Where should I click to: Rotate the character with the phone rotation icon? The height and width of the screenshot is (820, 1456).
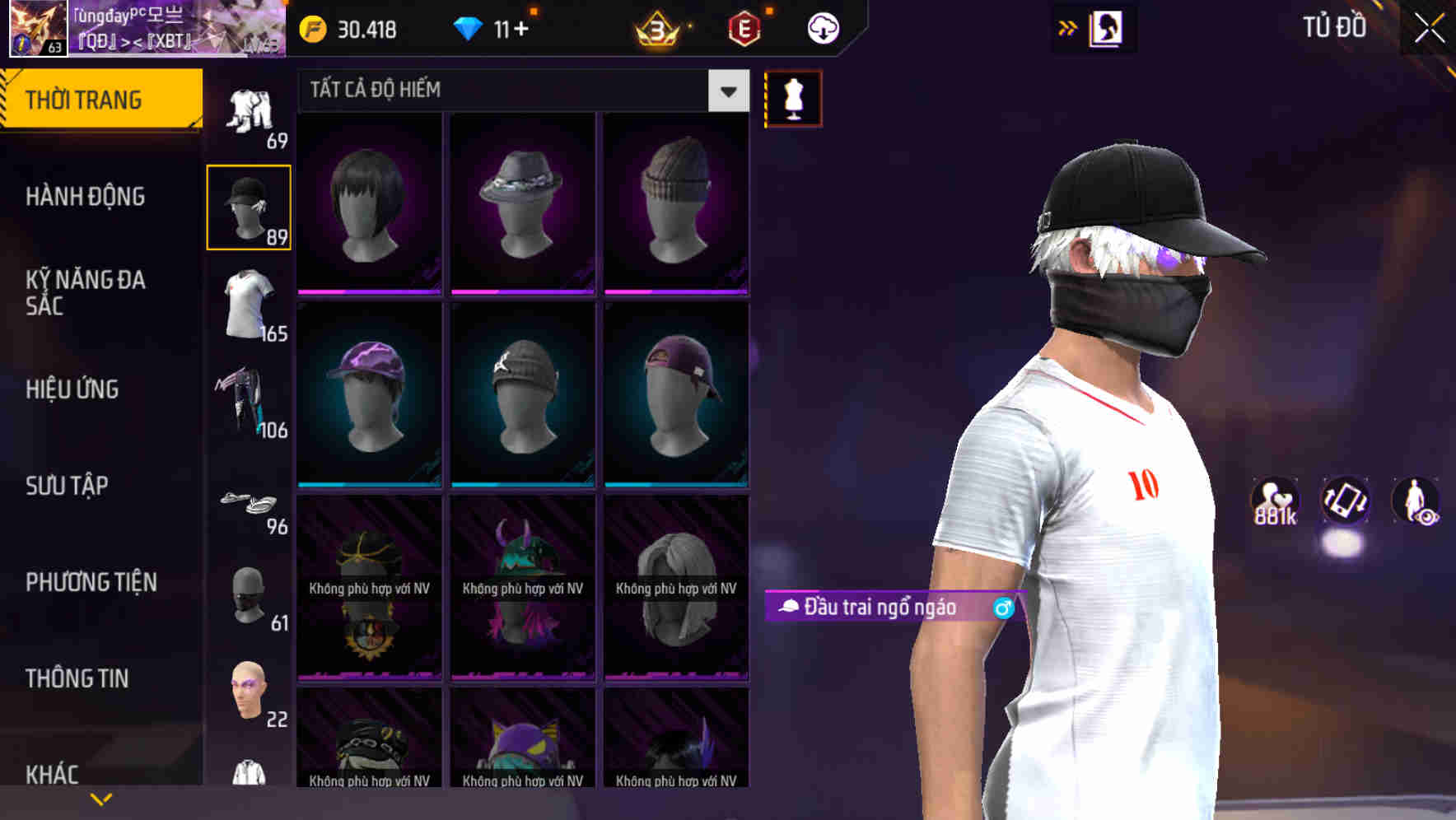pos(1345,503)
